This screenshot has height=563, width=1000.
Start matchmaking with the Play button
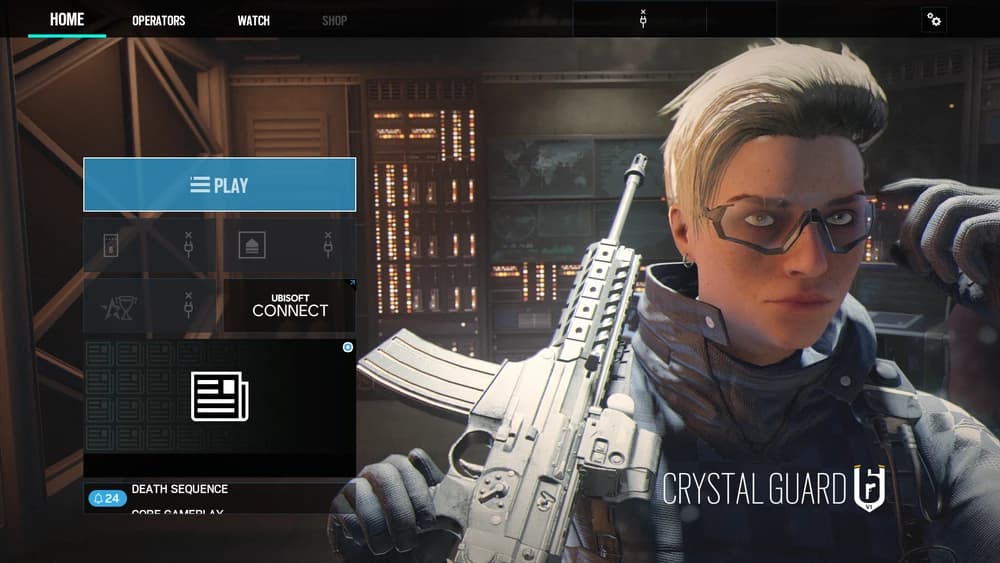click(219, 185)
